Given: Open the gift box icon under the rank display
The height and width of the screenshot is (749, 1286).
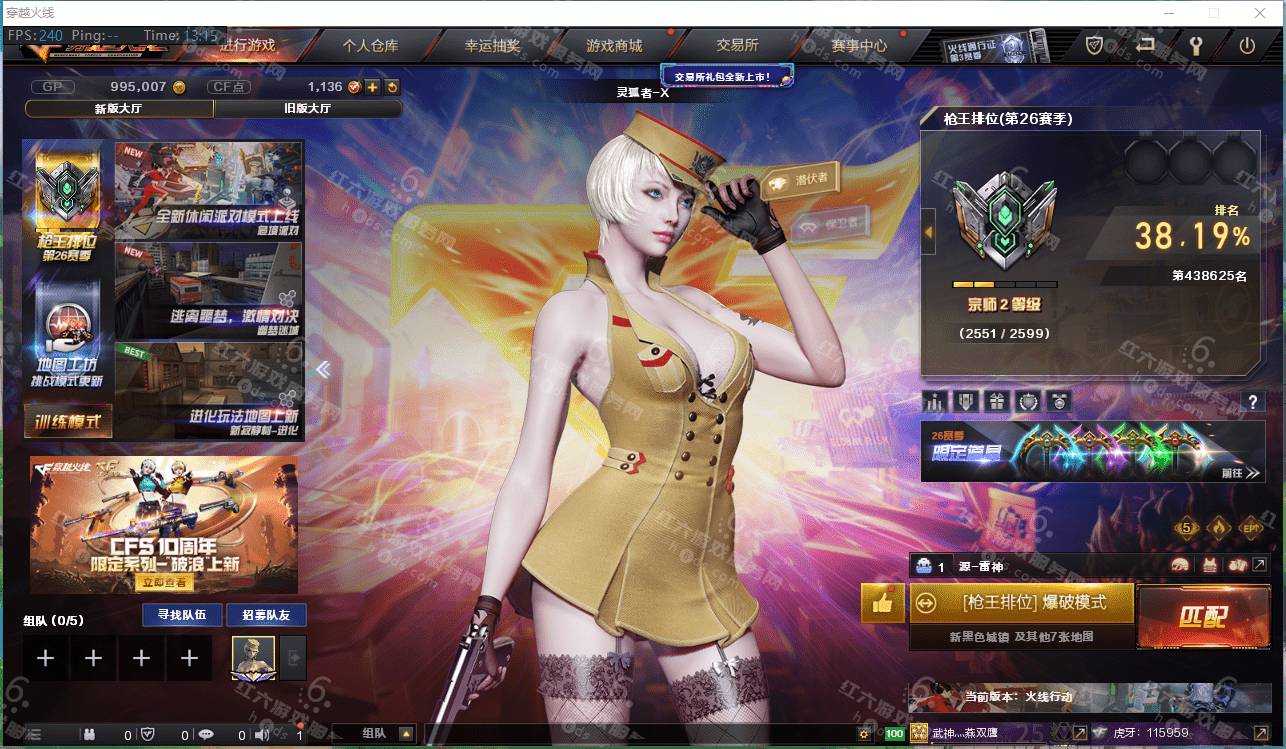Looking at the screenshot, I should 997,400.
